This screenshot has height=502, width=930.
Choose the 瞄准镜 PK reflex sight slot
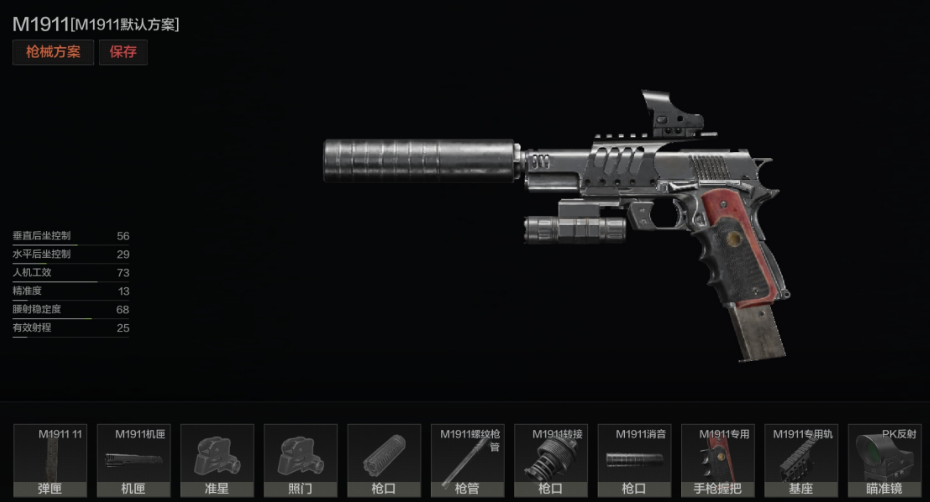885,461
